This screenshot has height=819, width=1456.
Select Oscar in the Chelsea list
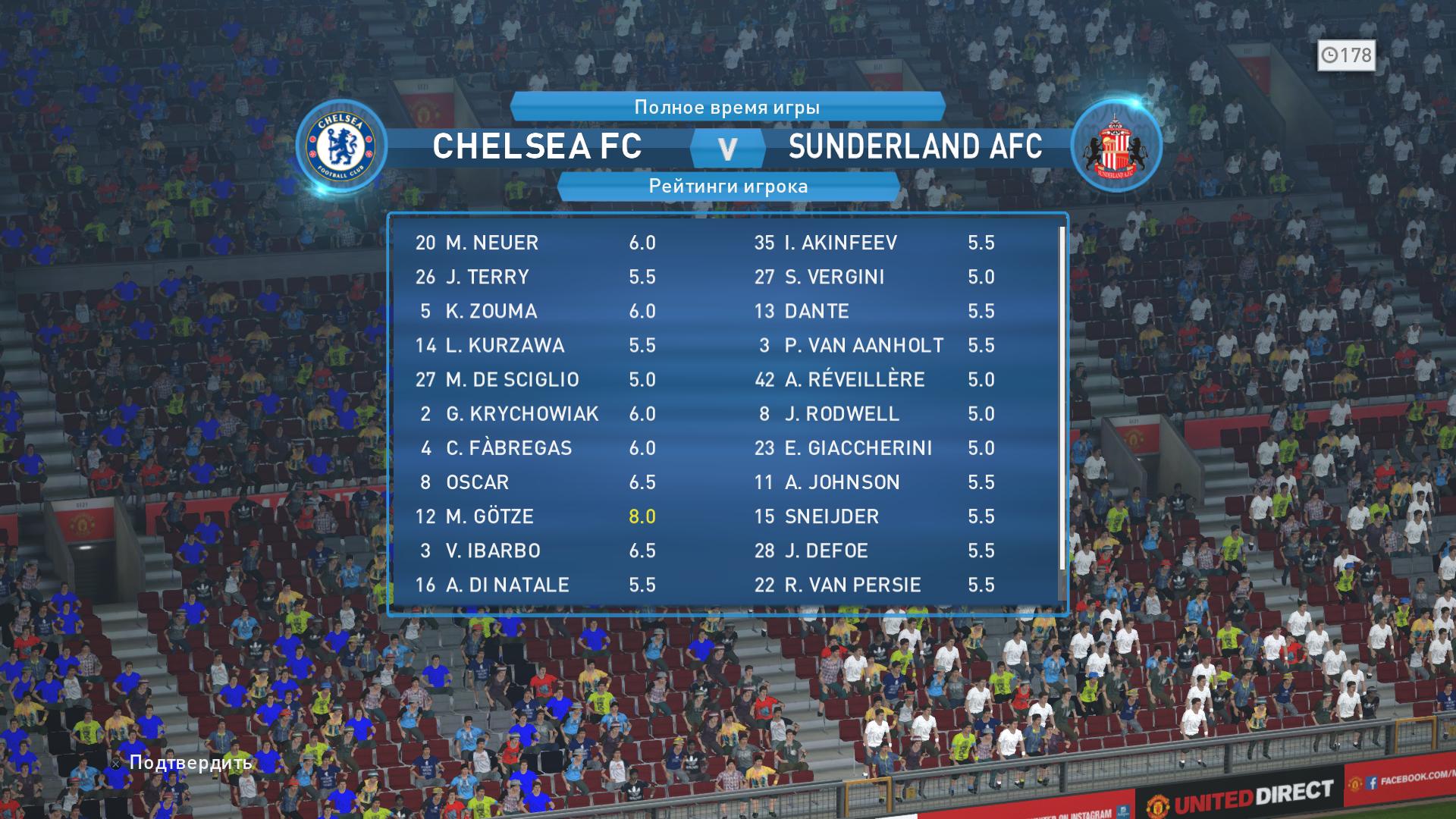click(535, 482)
